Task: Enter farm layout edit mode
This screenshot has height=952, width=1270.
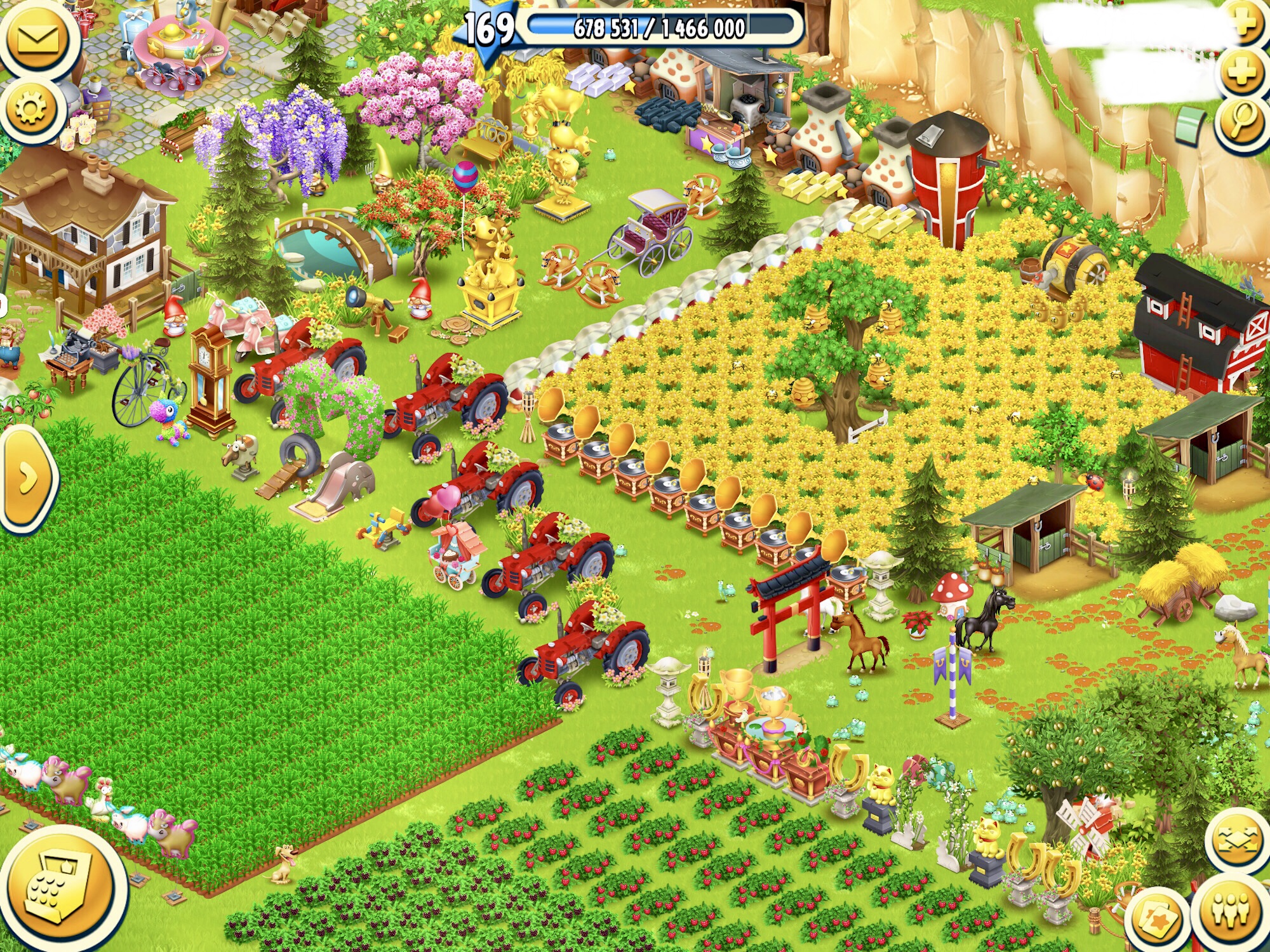Action: (x=1238, y=840)
